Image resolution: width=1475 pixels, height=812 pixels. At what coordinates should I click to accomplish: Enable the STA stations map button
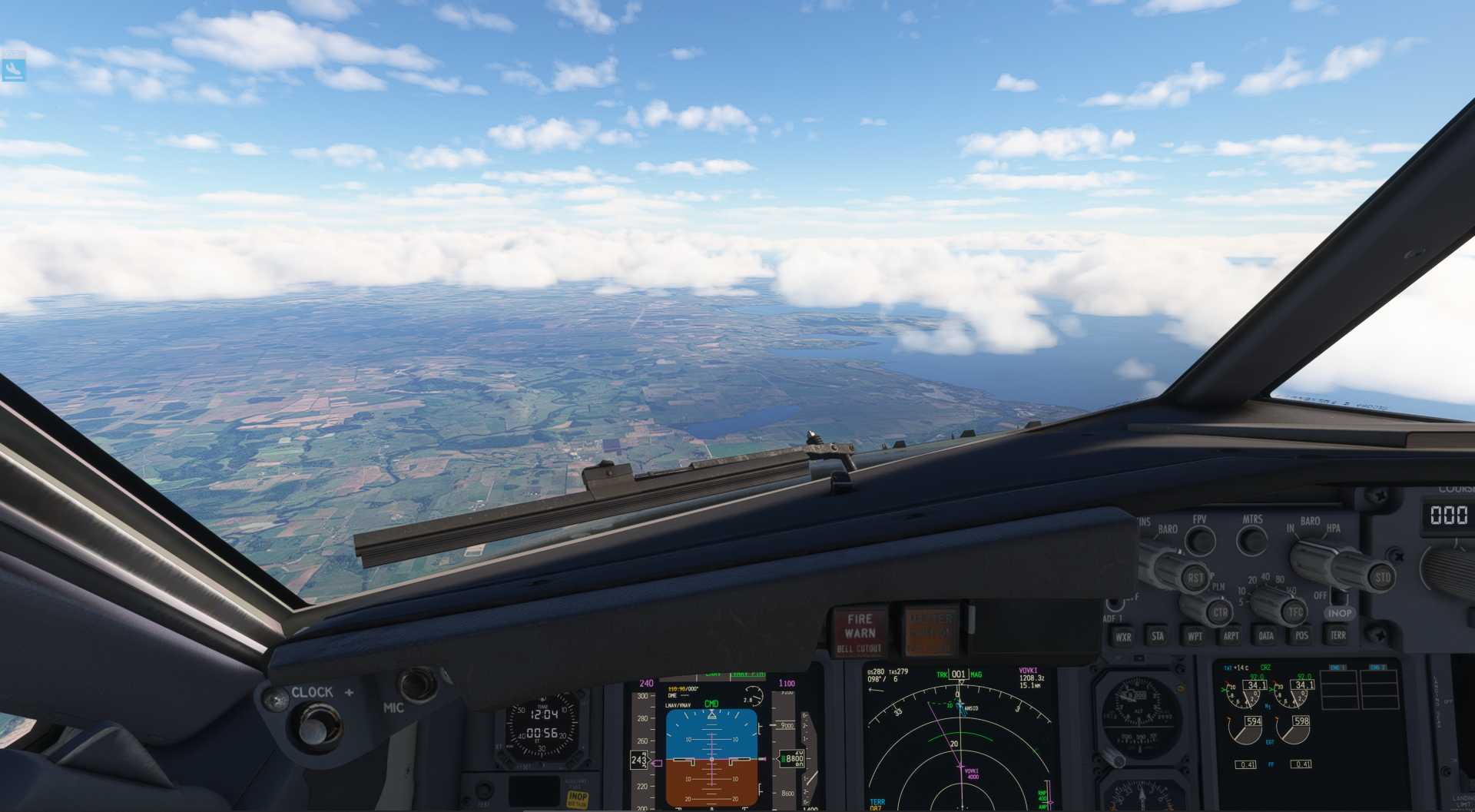pos(1158,636)
